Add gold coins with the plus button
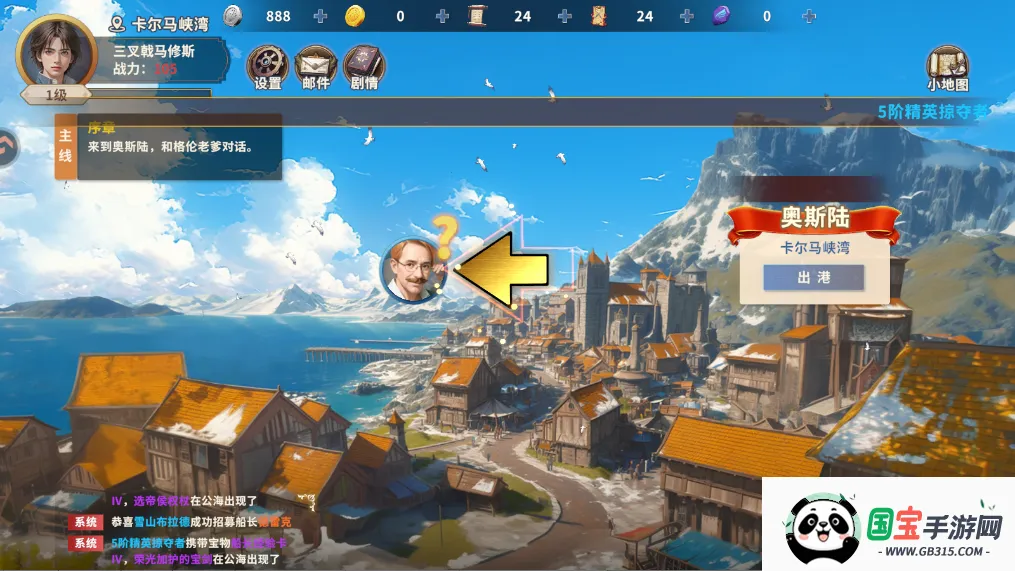This screenshot has width=1015, height=571. tap(442, 16)
